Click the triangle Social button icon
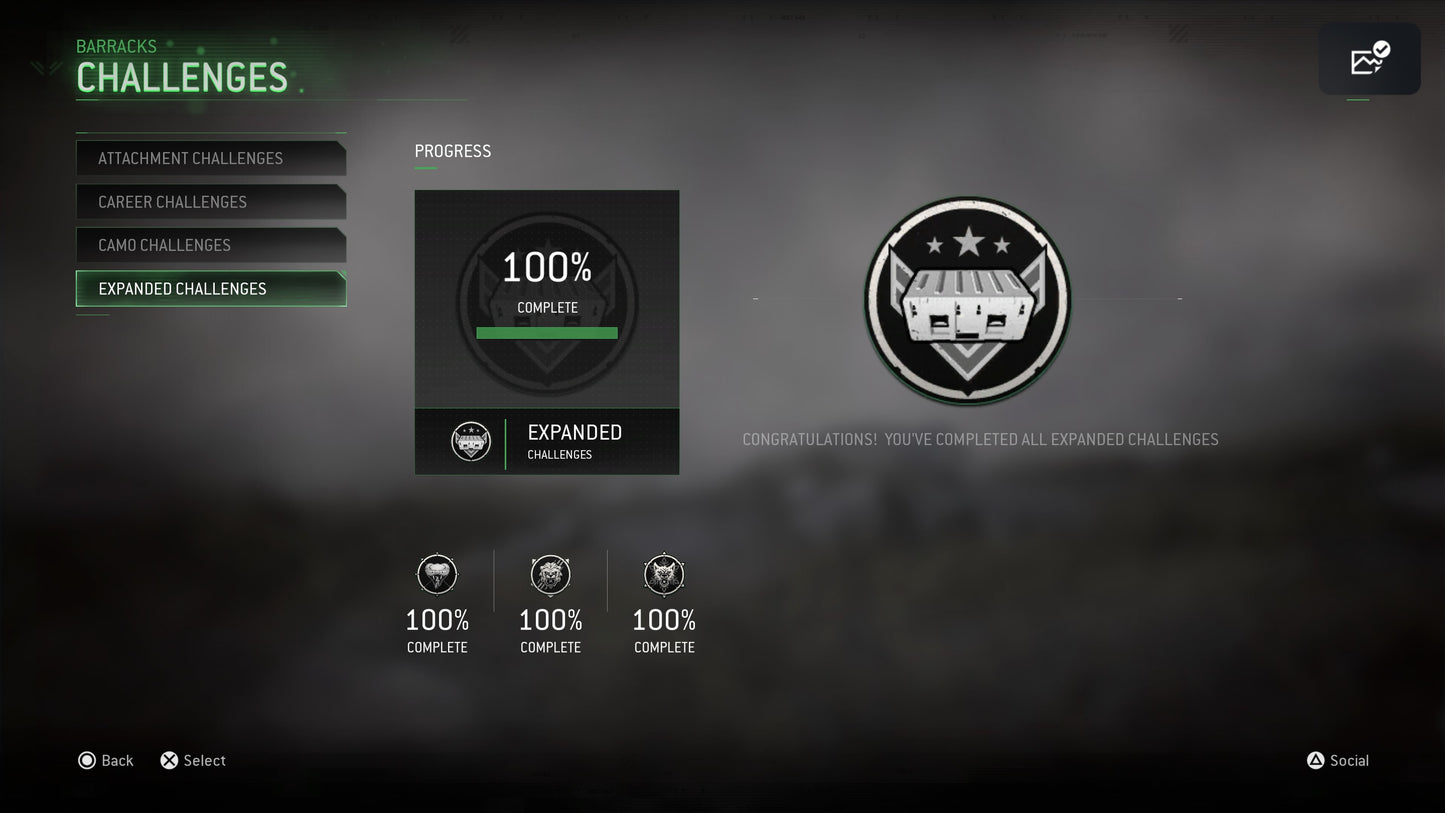Viewport: 1445px width, 813px height. click(1315, 761)
